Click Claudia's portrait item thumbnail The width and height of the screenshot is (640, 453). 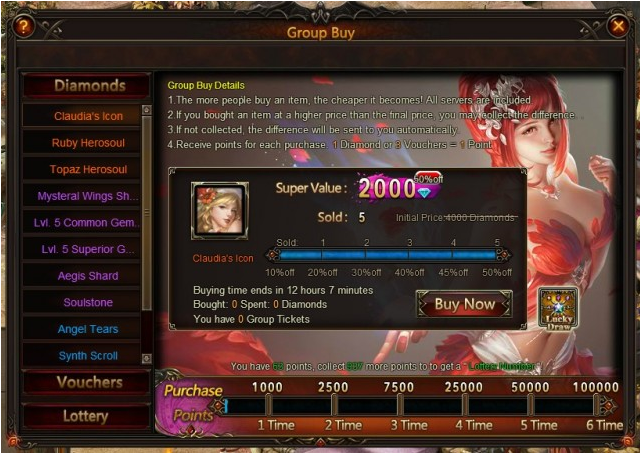(x=220, y=210)
